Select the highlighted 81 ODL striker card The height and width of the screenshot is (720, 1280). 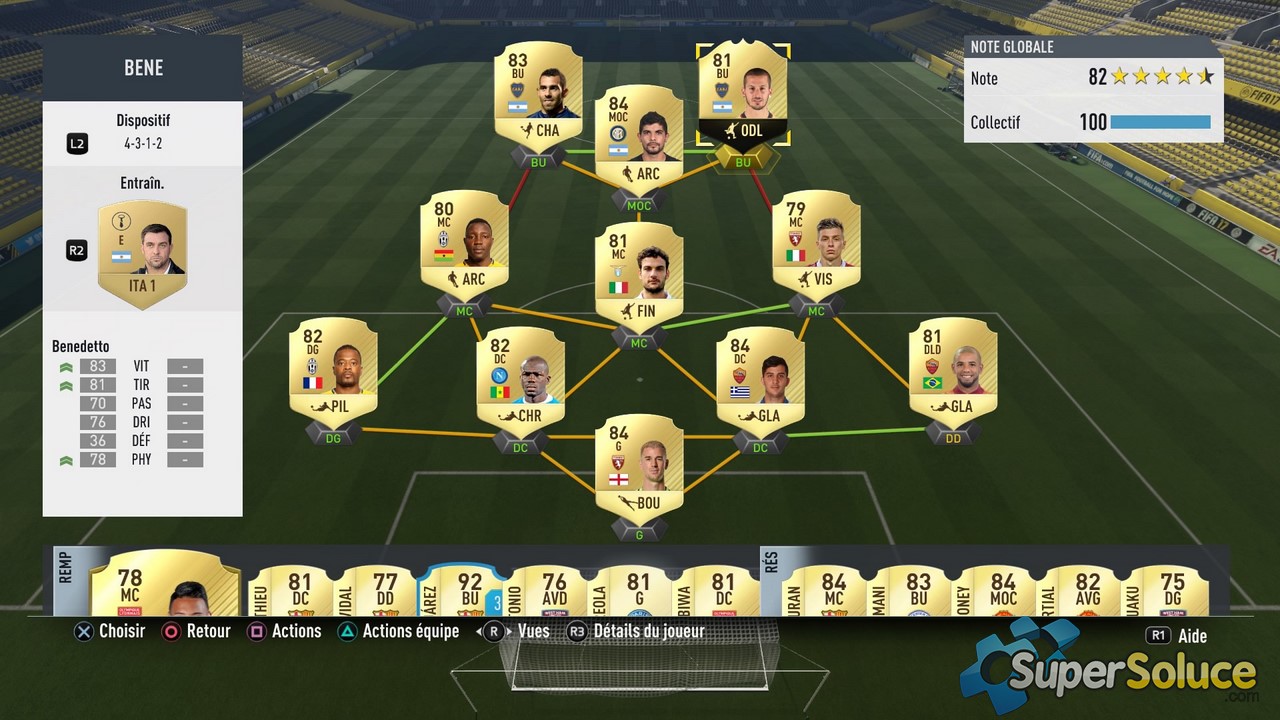743,90
